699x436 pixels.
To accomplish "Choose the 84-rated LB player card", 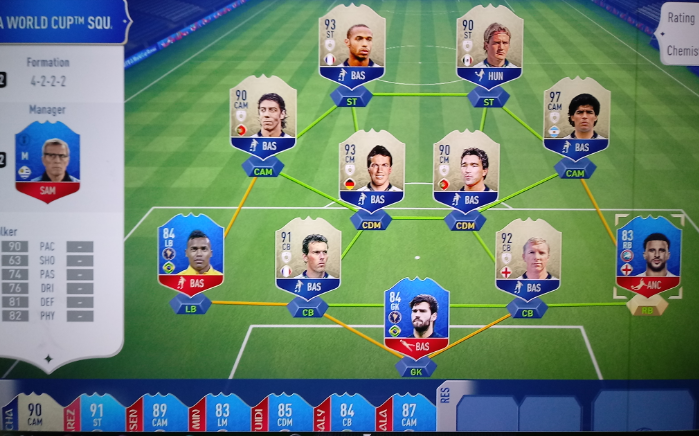I will click(190, 253).
